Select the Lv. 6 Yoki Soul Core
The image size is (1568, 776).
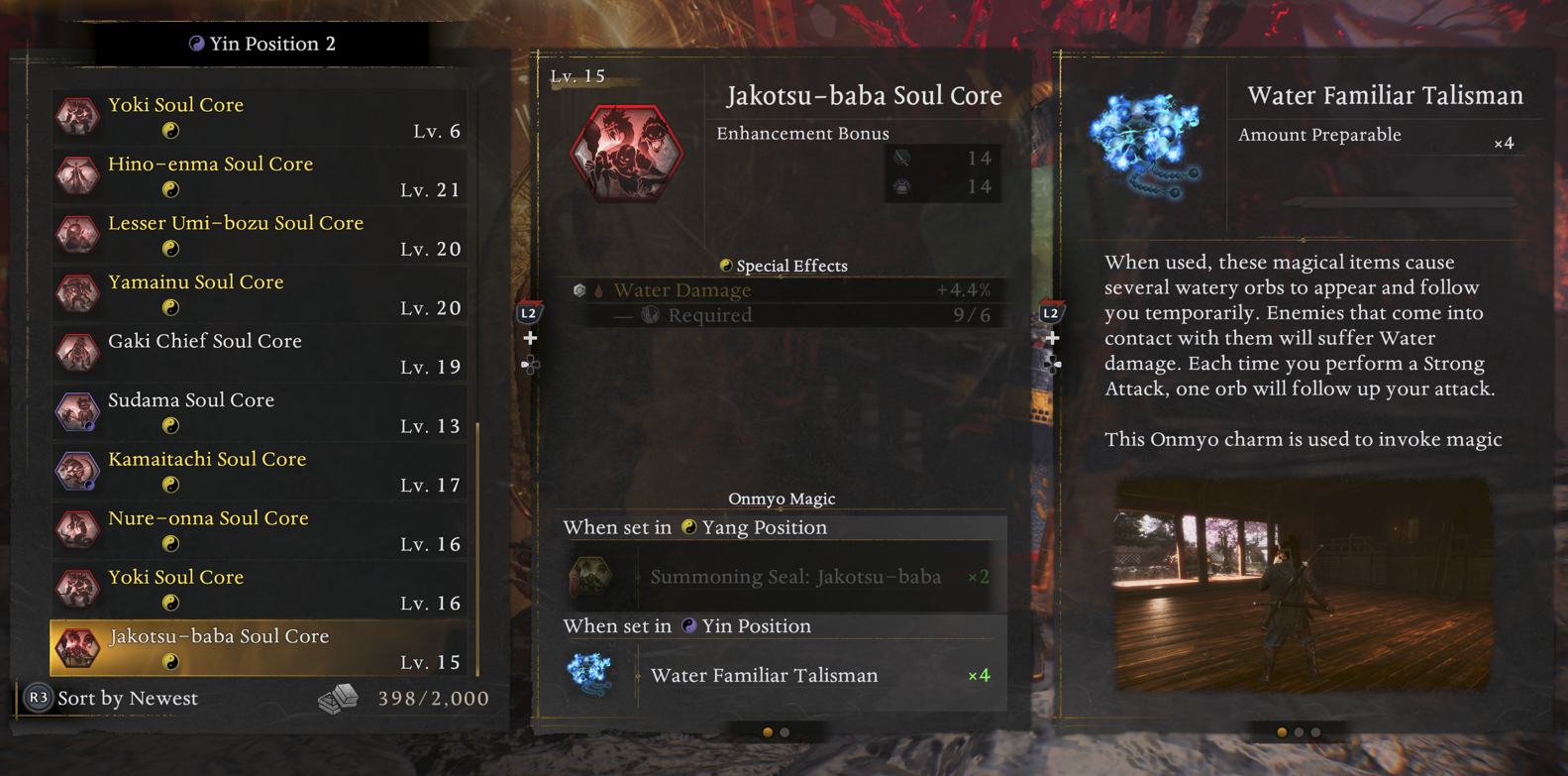[260, 117]
